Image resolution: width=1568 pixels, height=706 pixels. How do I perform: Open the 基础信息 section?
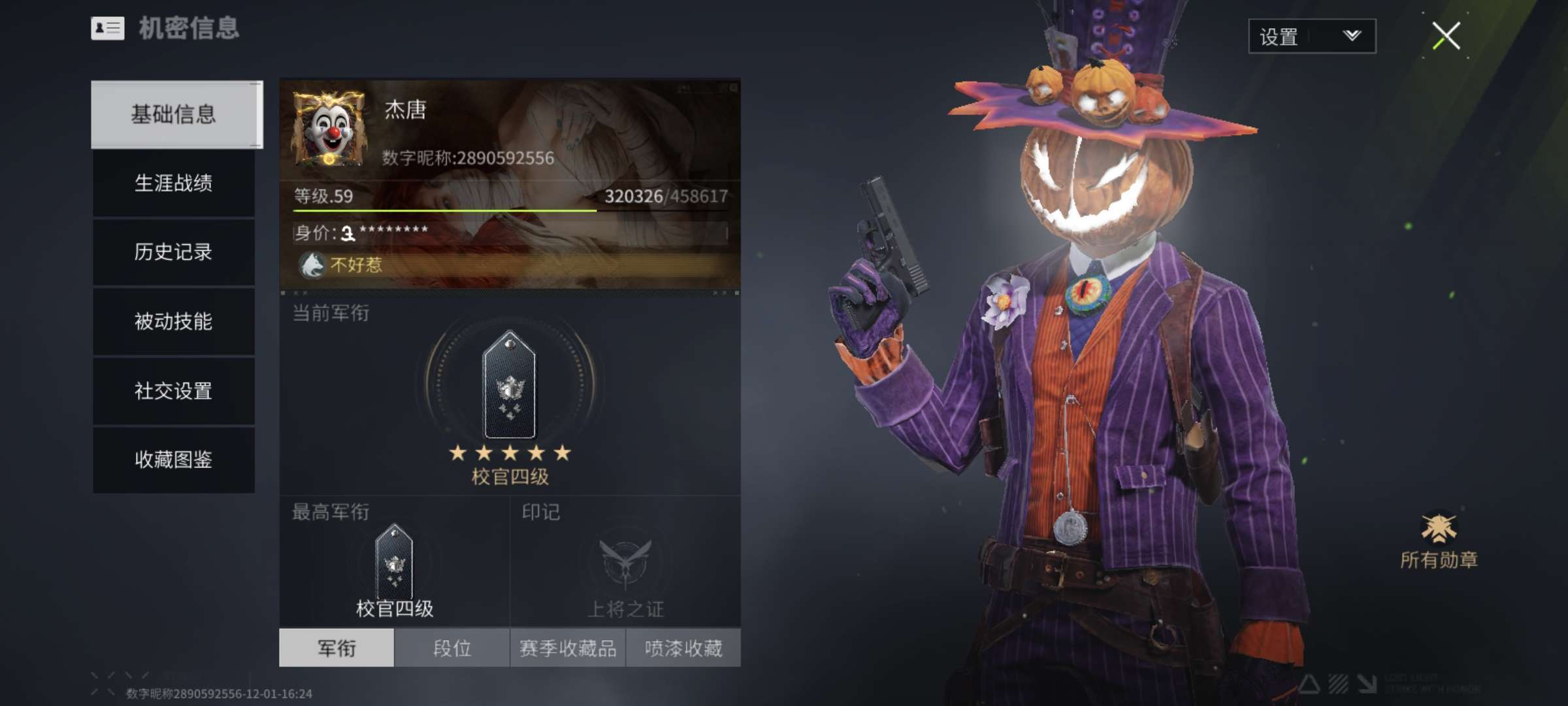point(174,114)
